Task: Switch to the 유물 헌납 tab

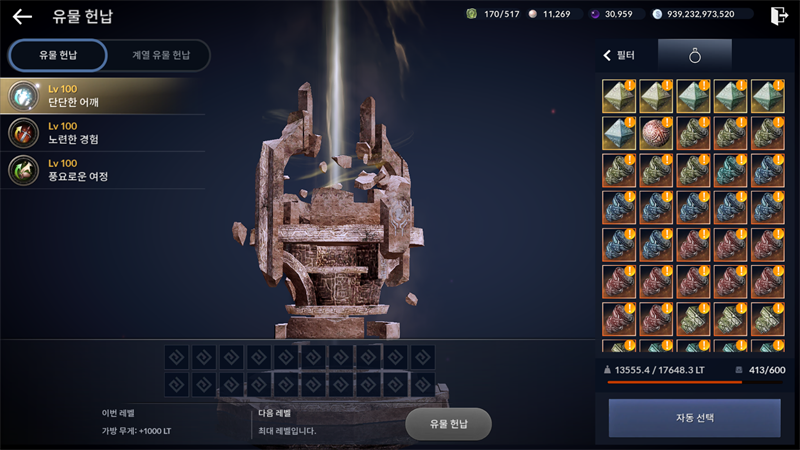Action: click(57, 55)
